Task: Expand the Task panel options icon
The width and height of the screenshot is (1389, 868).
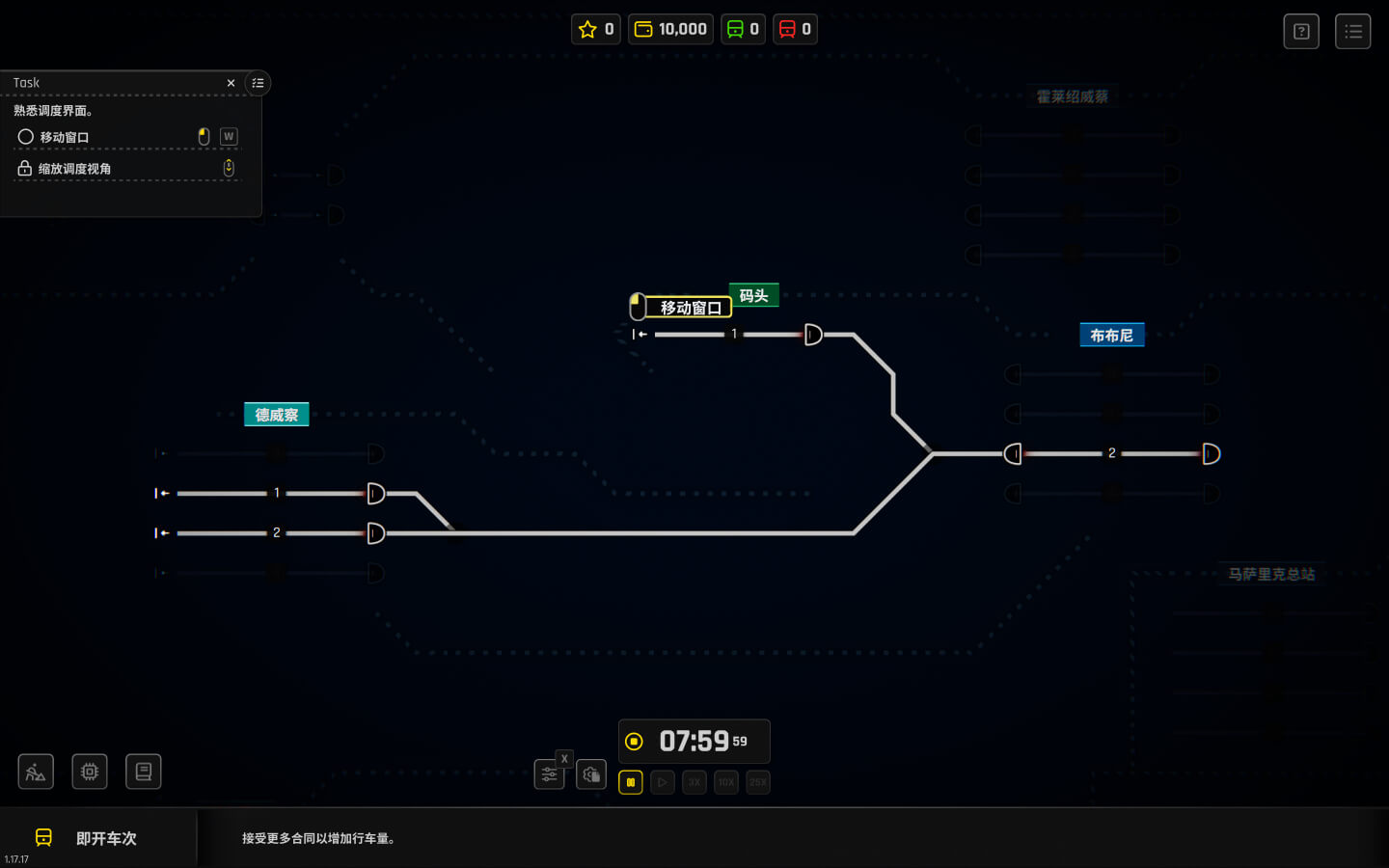Action: point(258,83)
